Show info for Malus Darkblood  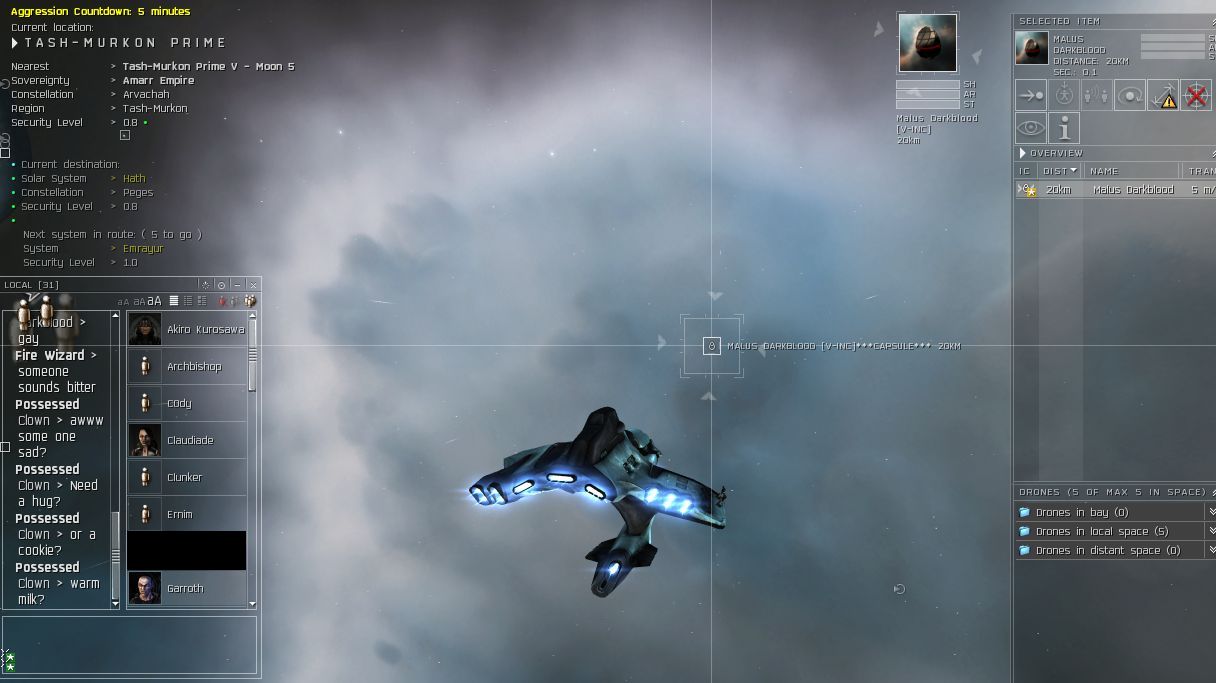click(1064, 128)
